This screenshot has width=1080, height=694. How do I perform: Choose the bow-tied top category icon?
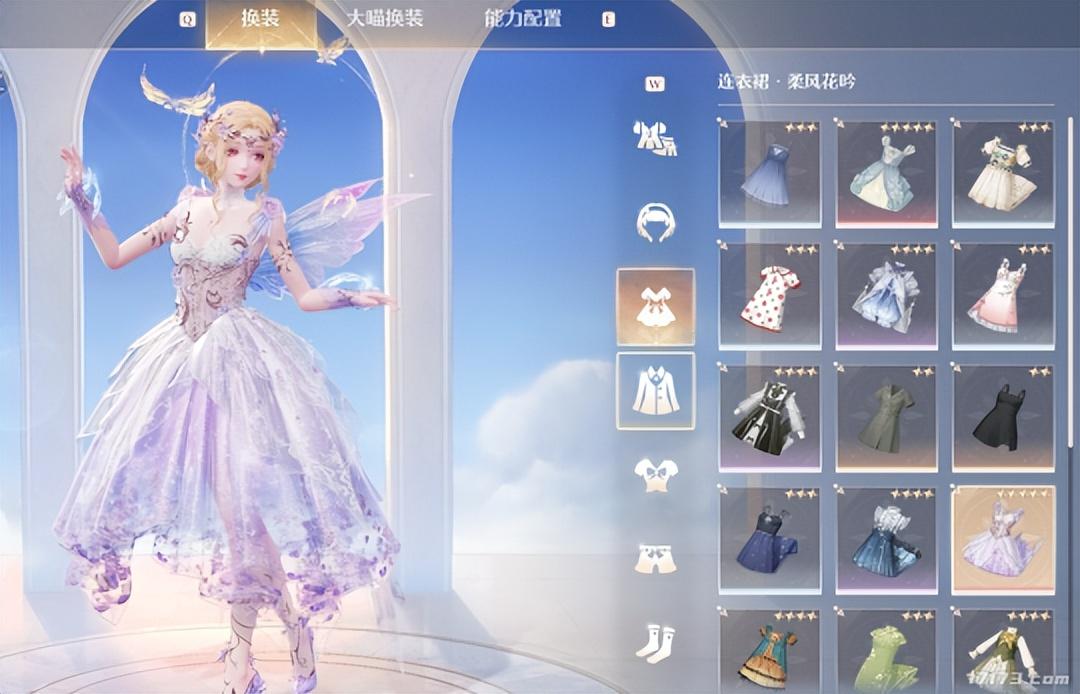click(x=655, y=474)
